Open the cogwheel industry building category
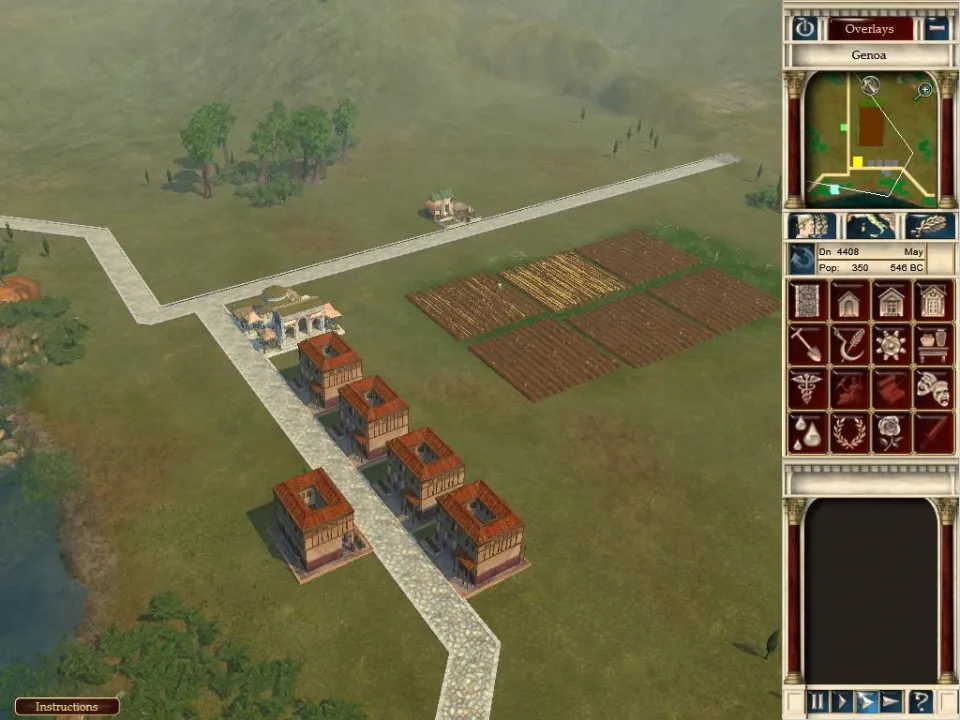Viewport: 960px width, 720px height. (891, 344)
